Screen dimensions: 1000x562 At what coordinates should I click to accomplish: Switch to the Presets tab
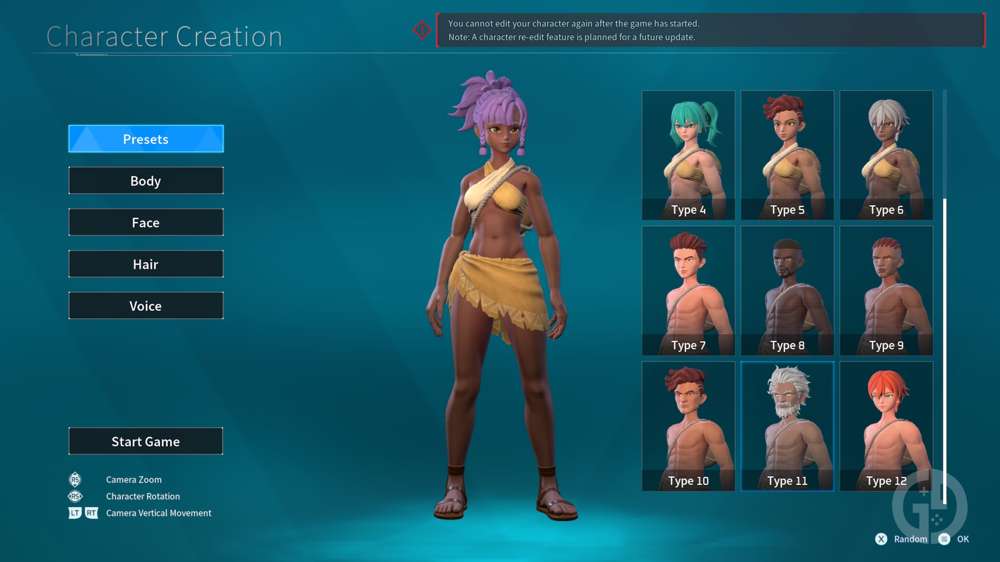click(x=146, y=139)
